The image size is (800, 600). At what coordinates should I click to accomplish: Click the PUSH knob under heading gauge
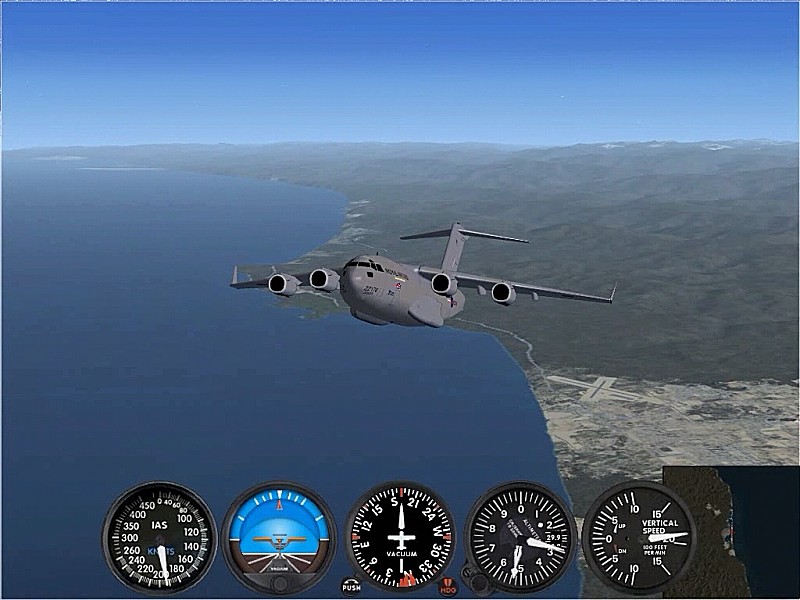[x=351, y=586]
